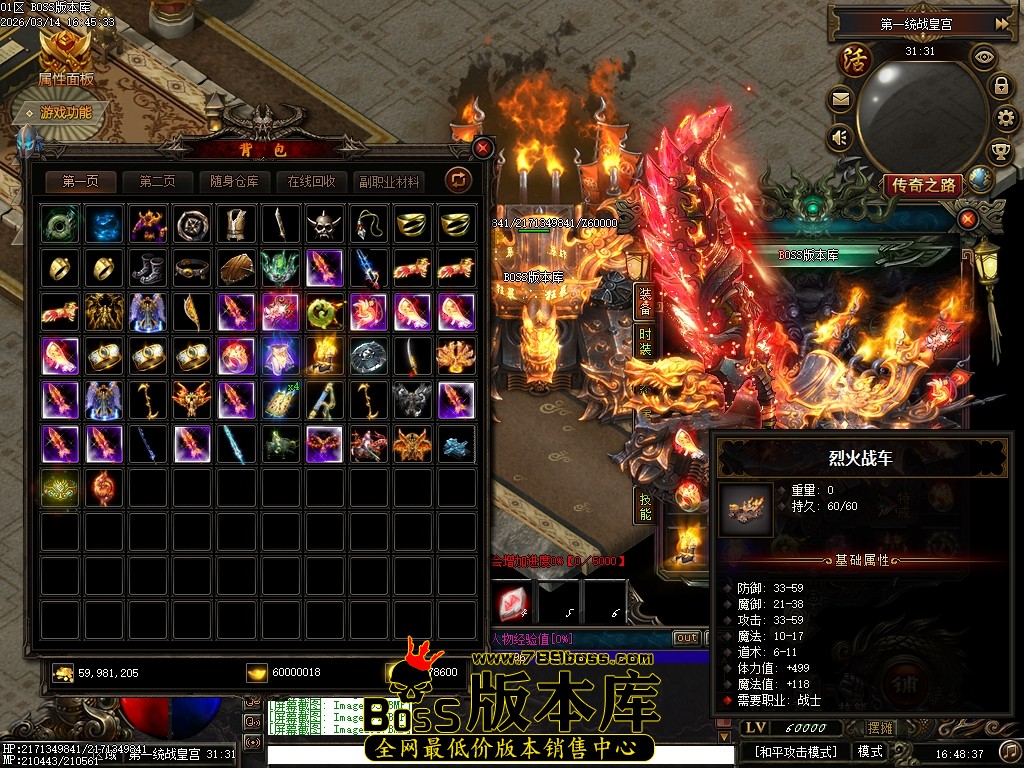Switch to the 第二页 backpack tab

coord(158,181)
